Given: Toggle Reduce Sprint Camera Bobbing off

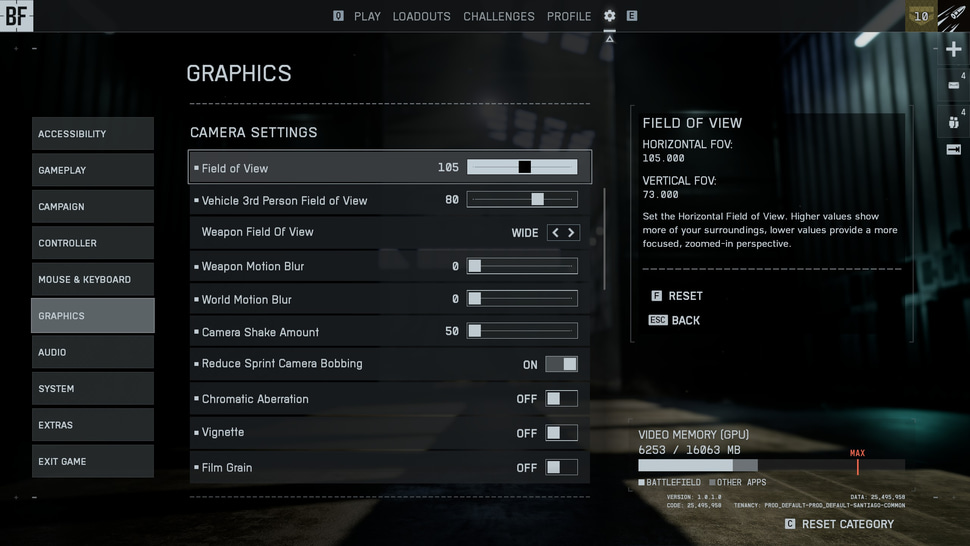Looking at the screenshot, I should pos(561,365).
